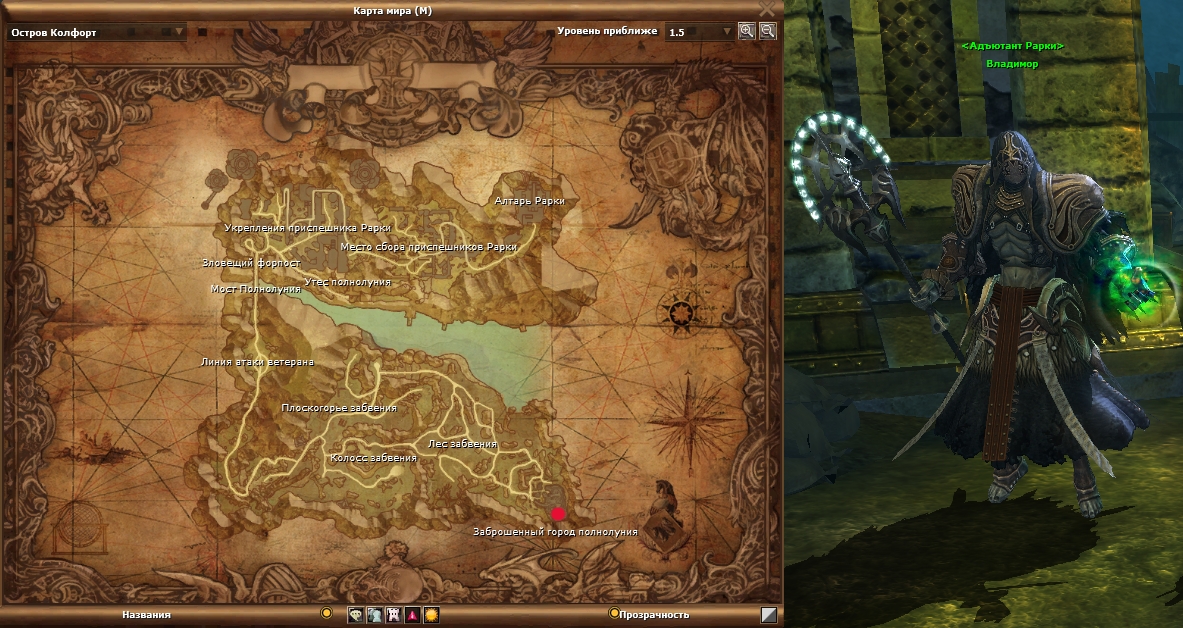
Task: Toggle the Названия names option
Action: tap(326, 613)
